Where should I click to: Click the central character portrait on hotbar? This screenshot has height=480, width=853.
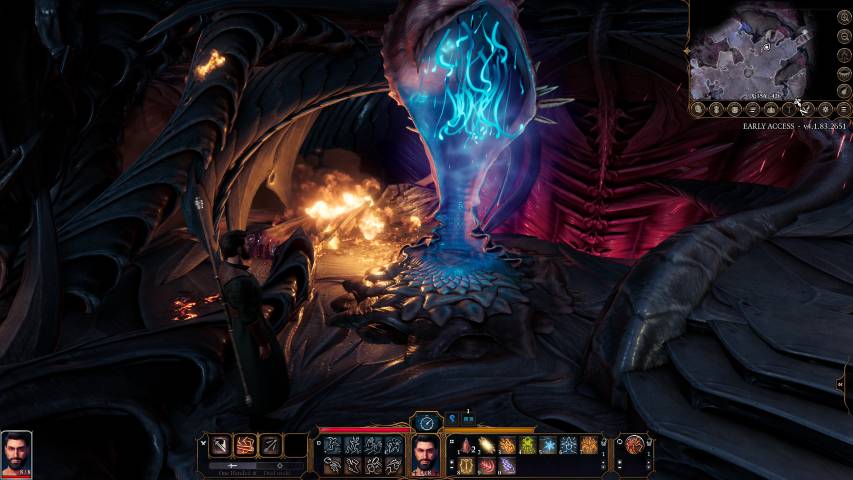[427, 456]
